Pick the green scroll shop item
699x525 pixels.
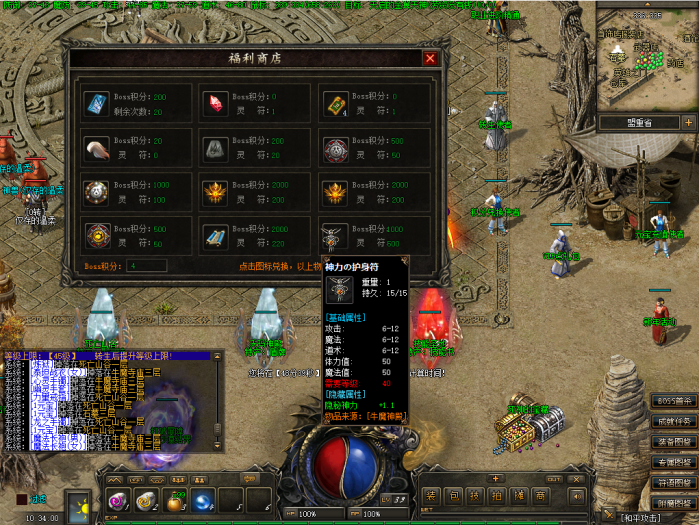[336, 103]
